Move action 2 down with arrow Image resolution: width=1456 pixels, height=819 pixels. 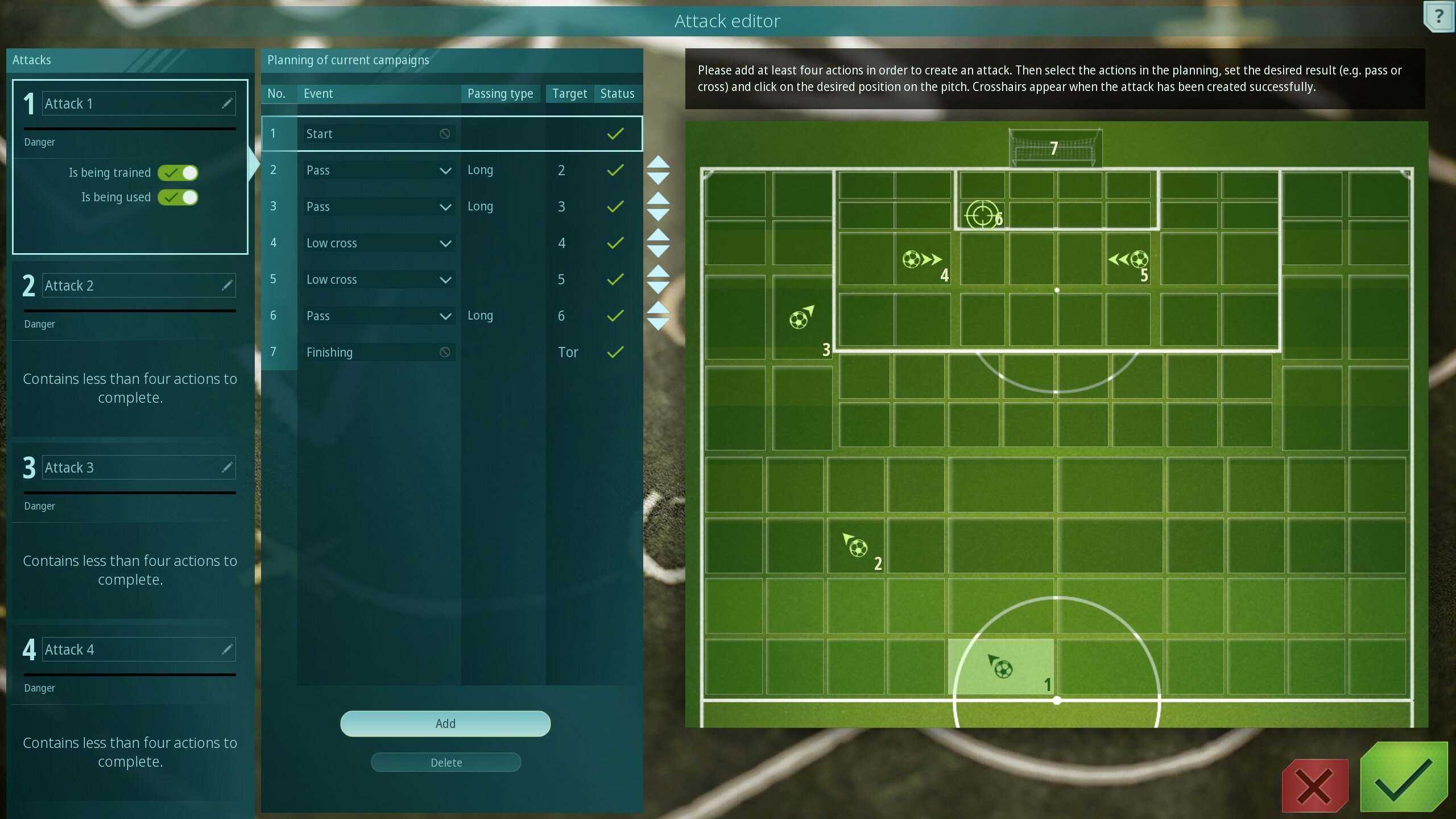click(658, 179)
